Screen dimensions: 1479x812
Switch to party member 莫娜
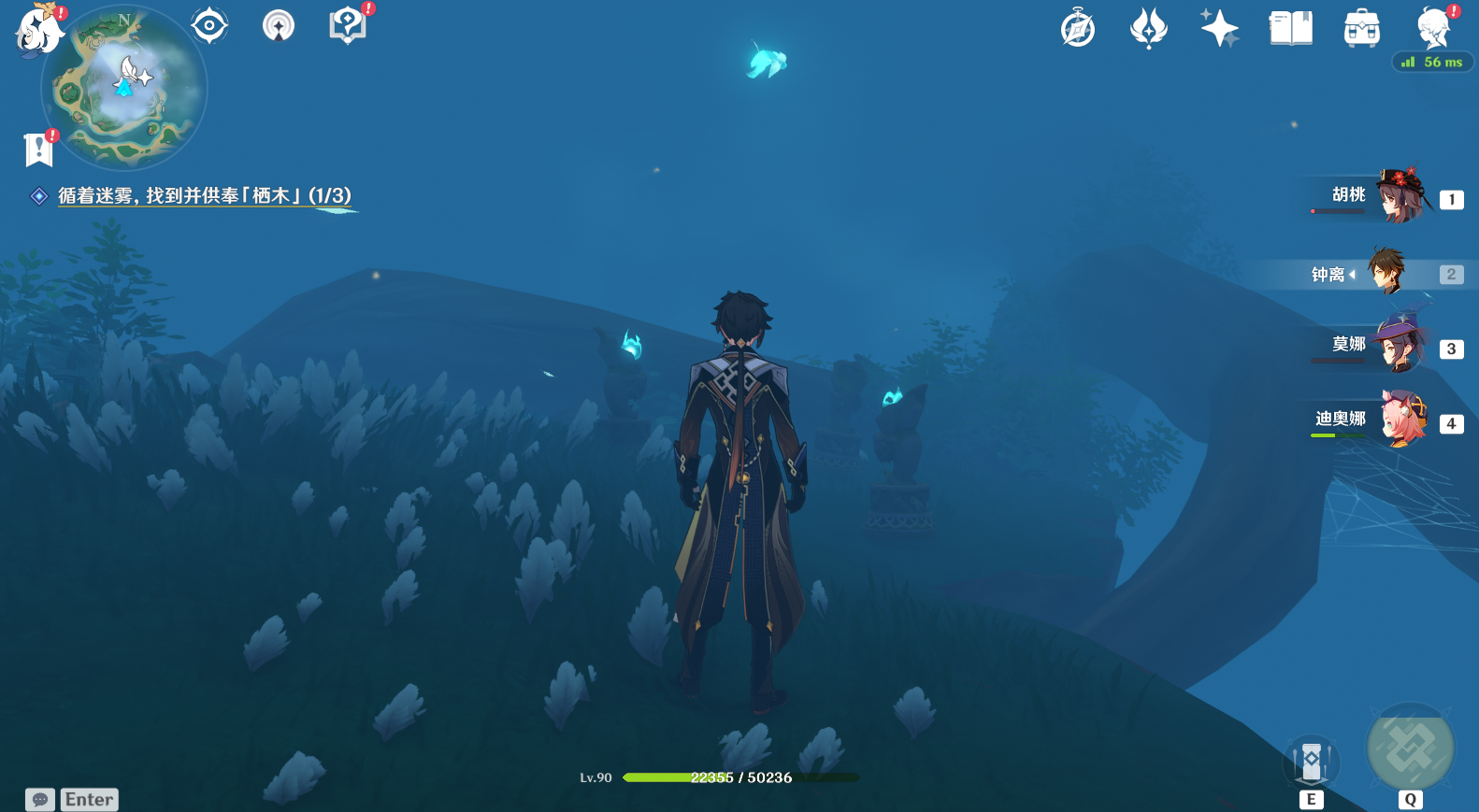(x=1386, y=346)
